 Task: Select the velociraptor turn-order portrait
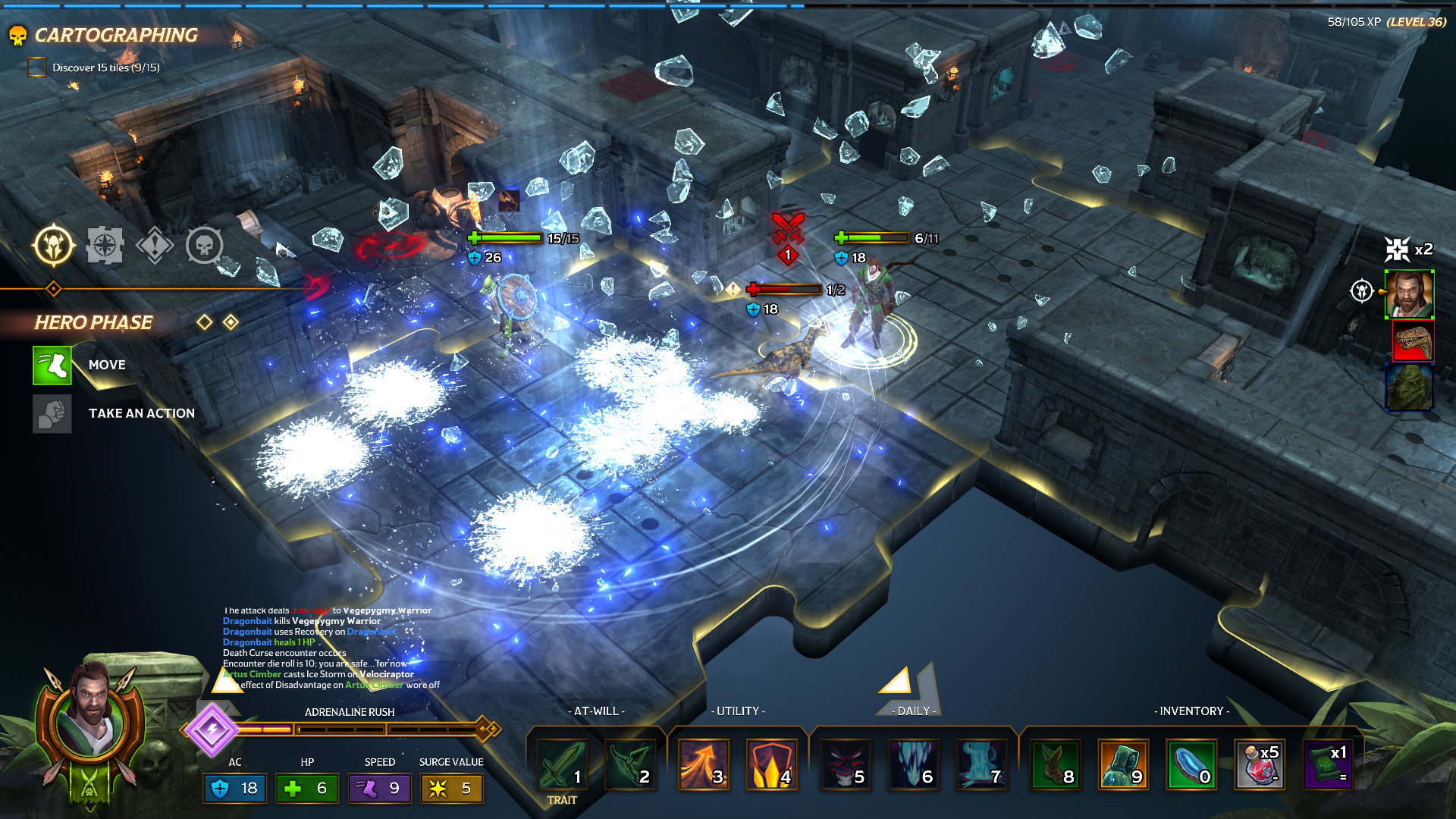pyautogui.click(x=1413, y=340)
